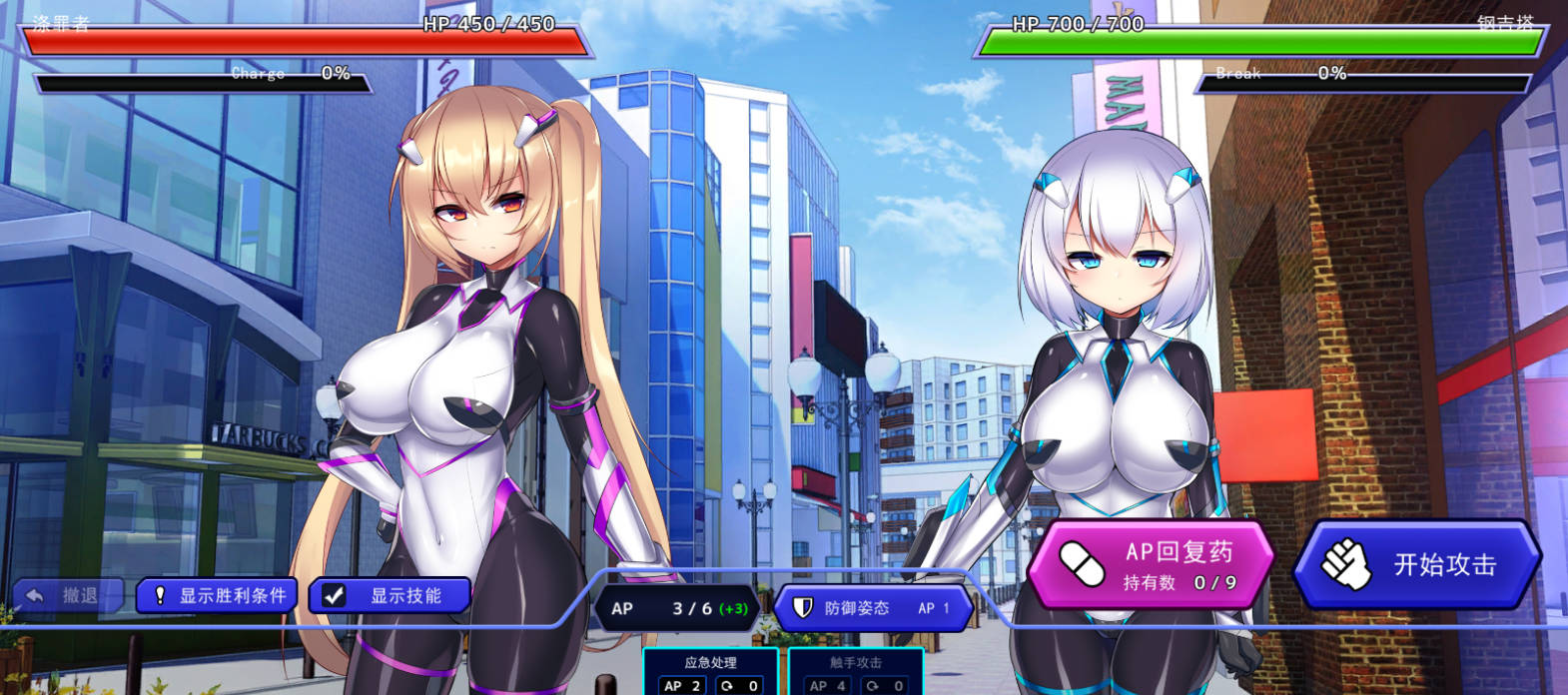
Task: Retreat from battle with 撤退
Action: (67, 596)
